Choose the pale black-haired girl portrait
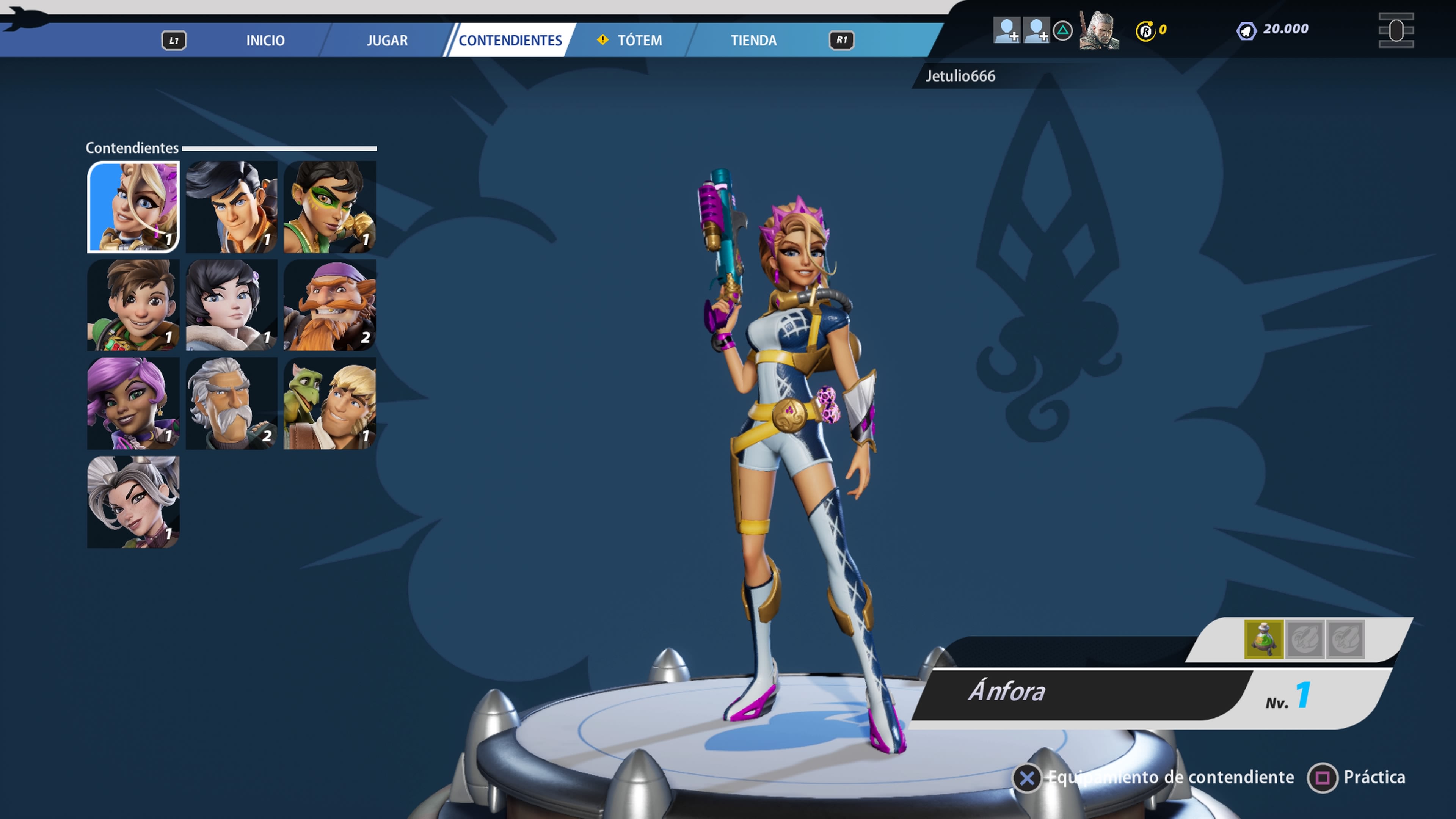The width and height of the screenshot is (1456, 819). 232,305
